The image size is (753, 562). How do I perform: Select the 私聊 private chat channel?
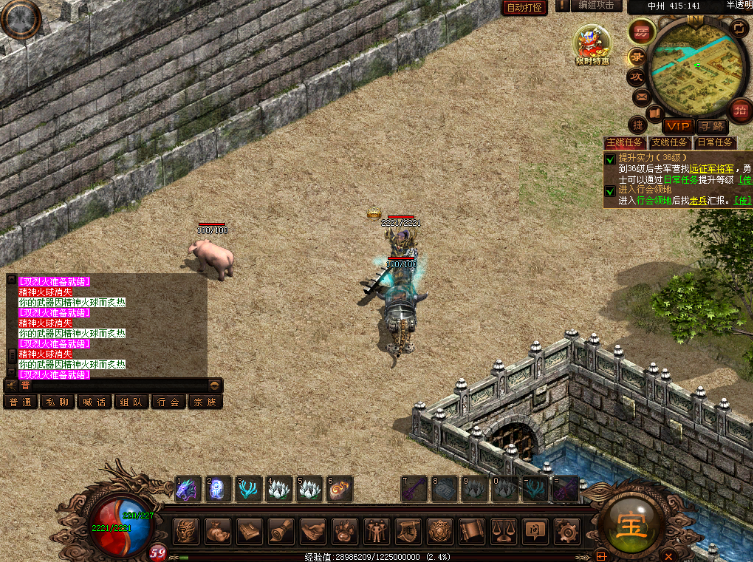(x=56, y=401)
